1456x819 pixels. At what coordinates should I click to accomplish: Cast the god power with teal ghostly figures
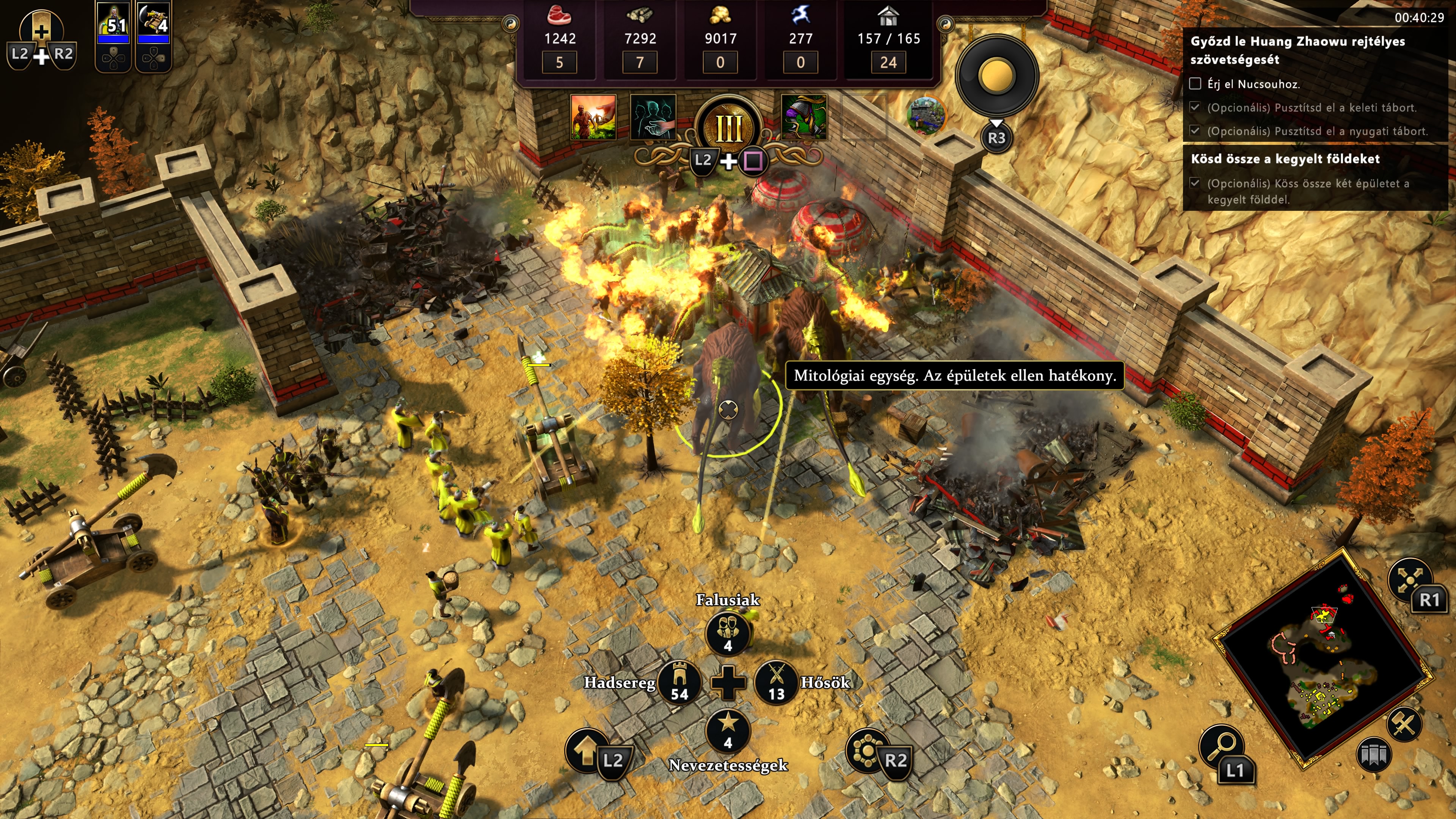pos(653,117)
